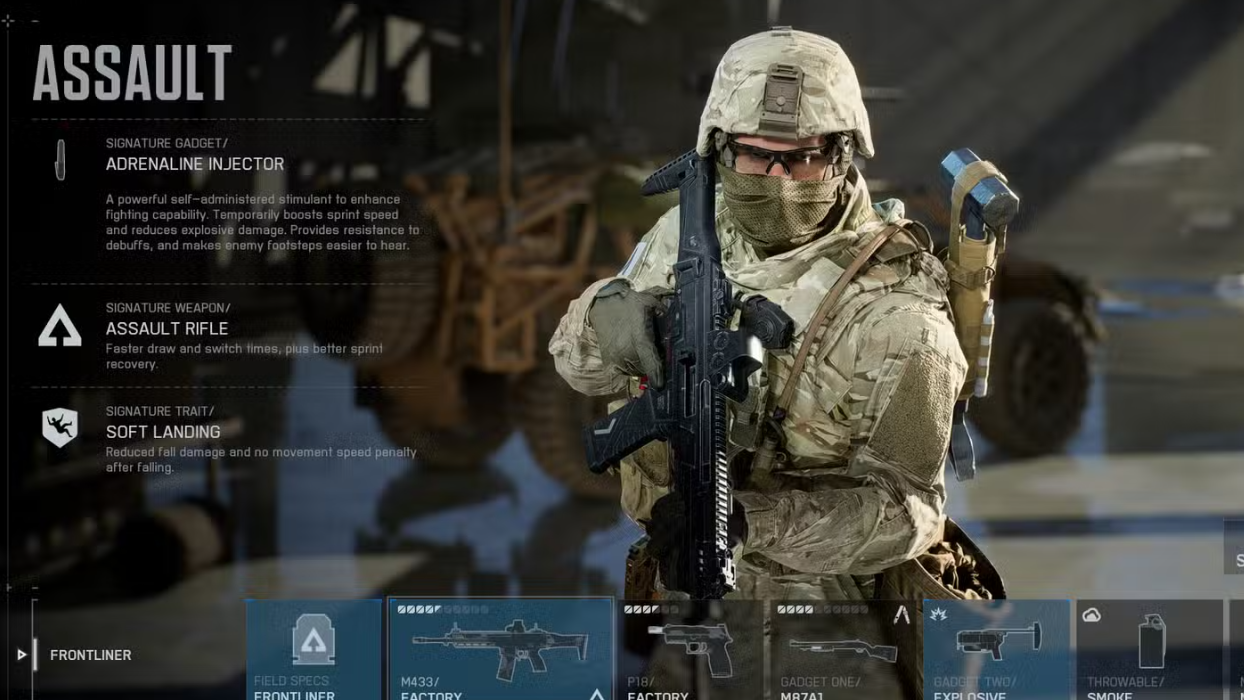Select the P18 pistol sidearm slot

click(x=690, y=649)
